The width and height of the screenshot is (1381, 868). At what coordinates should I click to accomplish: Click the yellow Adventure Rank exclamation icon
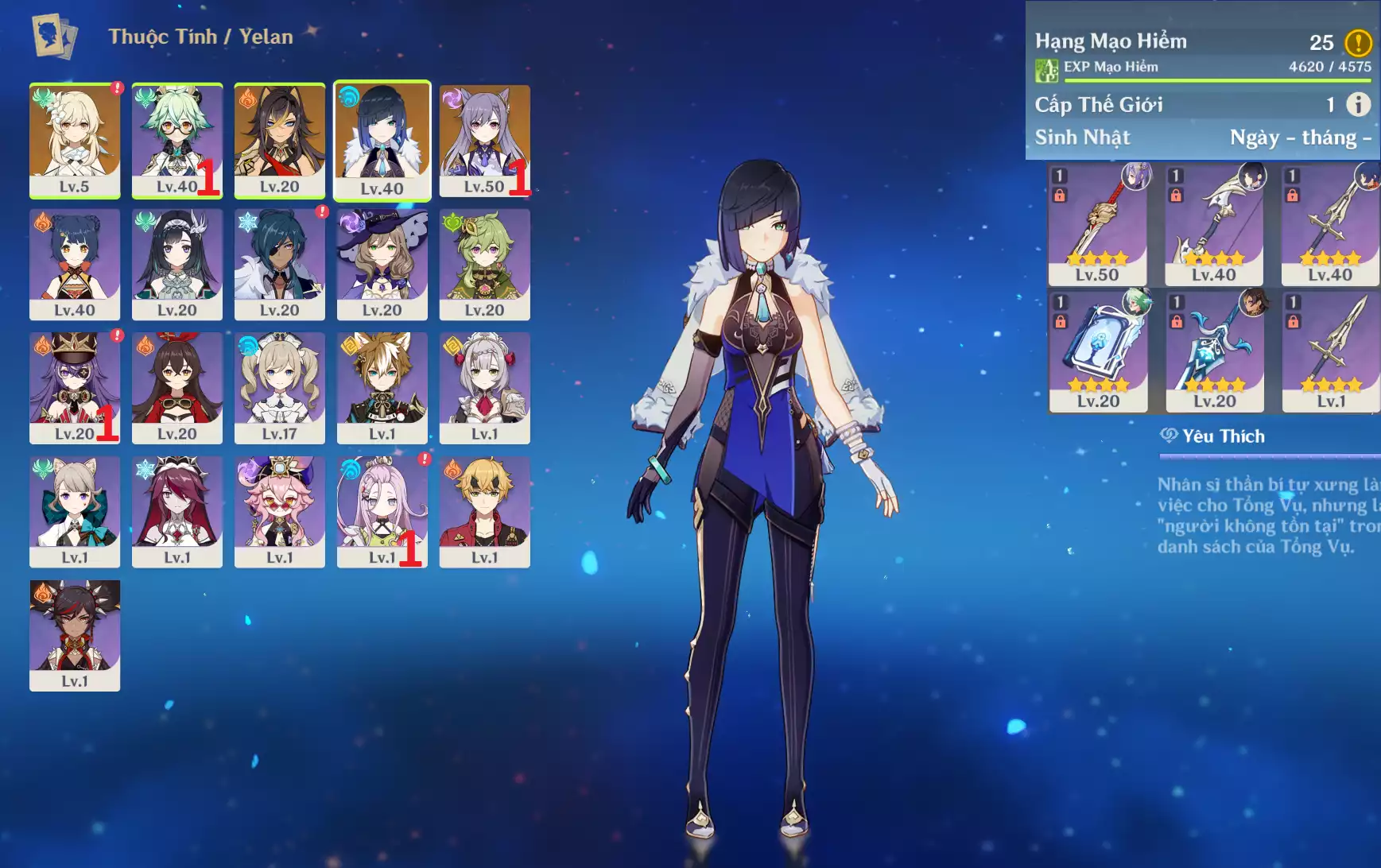pos(1358,42)
